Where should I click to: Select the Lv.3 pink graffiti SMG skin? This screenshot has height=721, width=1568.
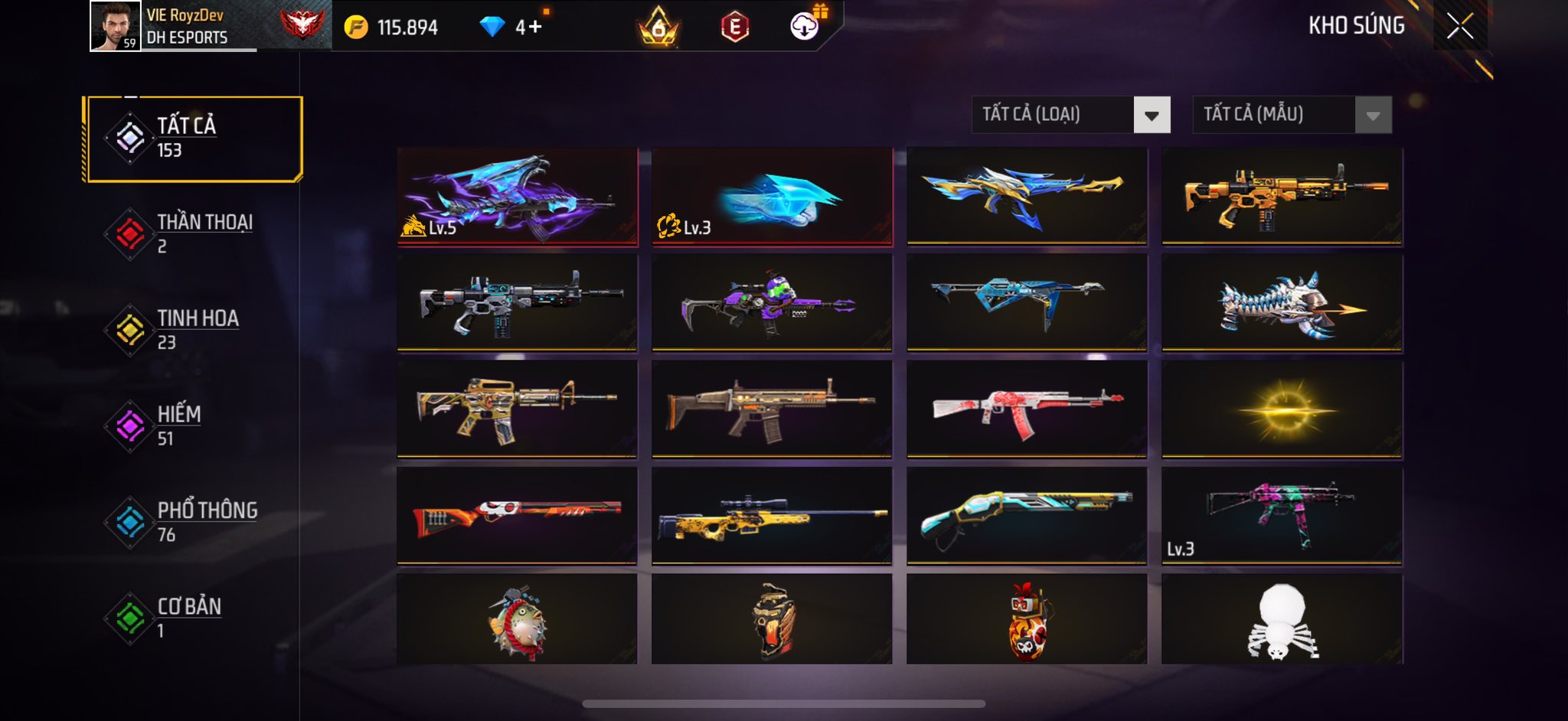(x=1282, y=515)
